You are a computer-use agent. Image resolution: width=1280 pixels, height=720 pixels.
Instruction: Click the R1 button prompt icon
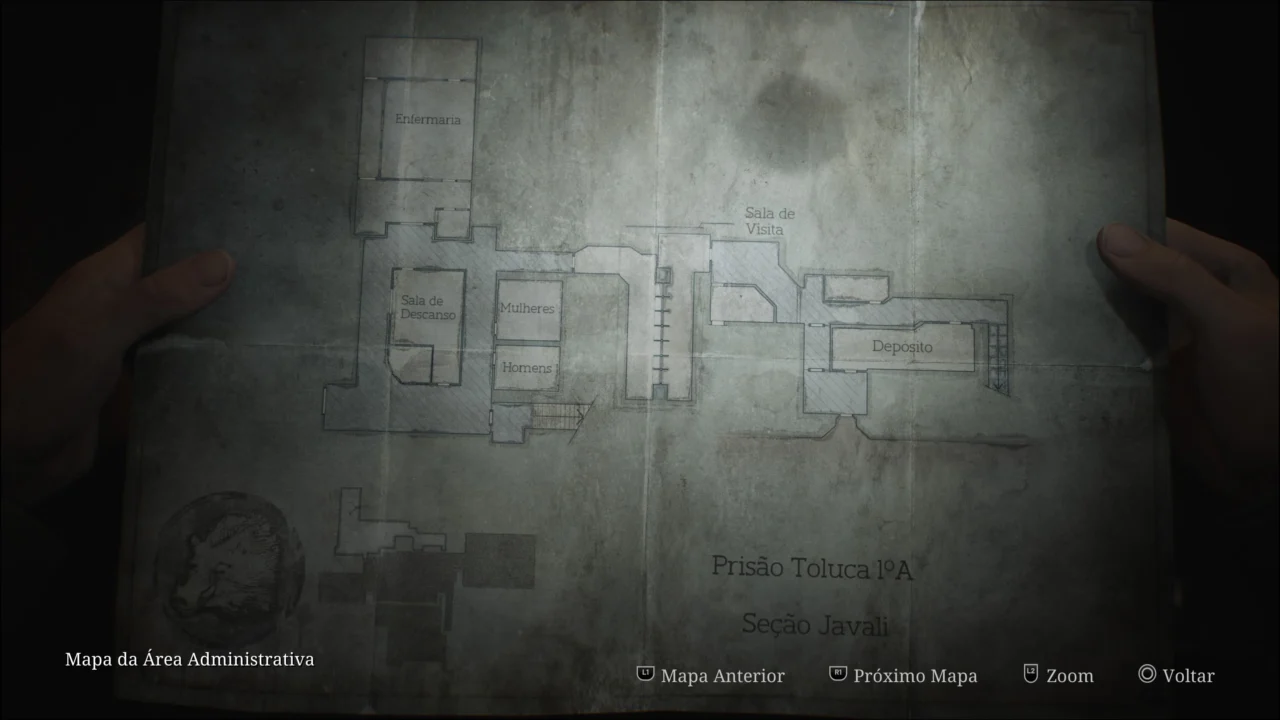[x=836, y=675]
